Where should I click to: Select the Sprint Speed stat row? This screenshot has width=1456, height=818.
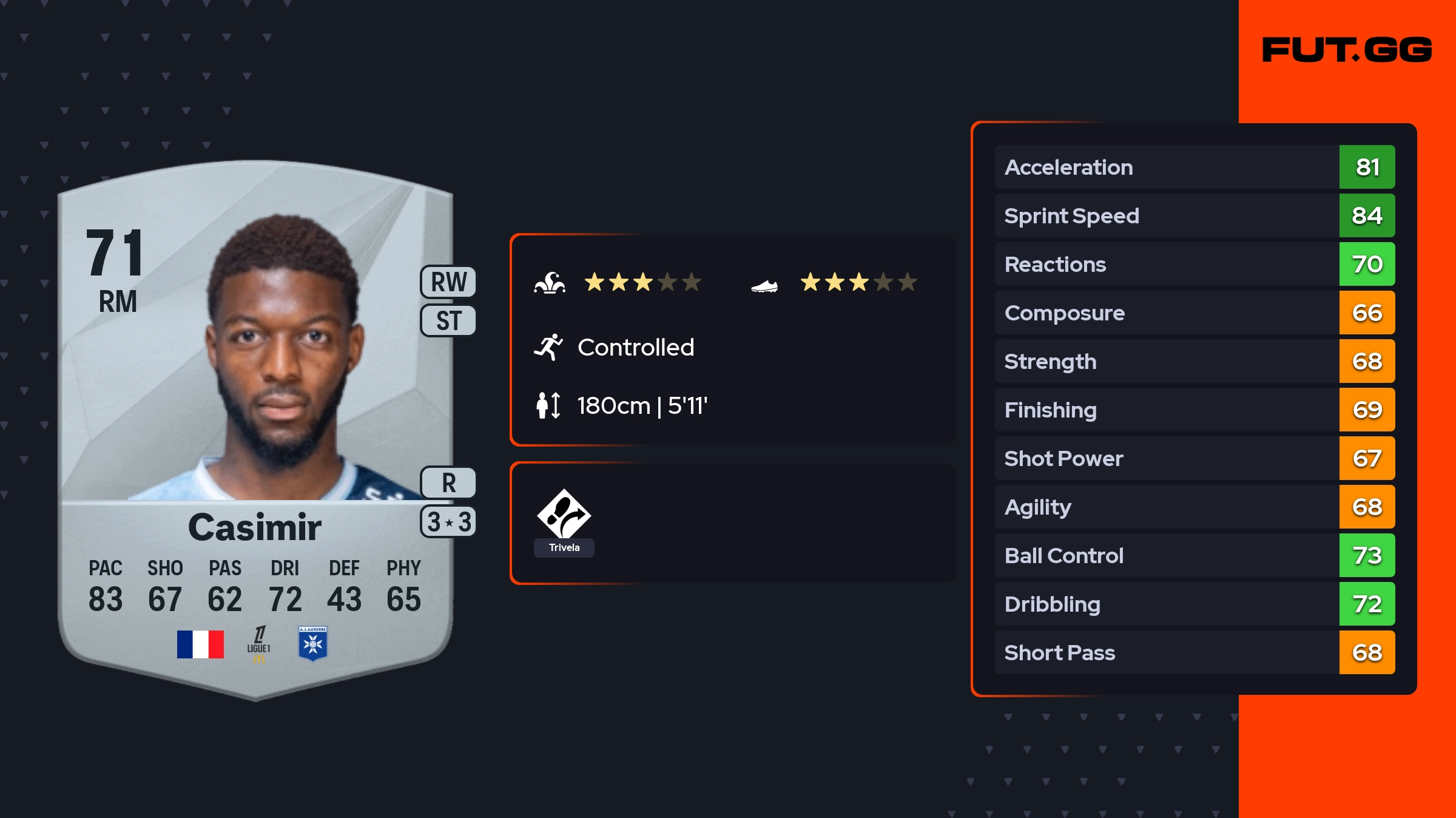[x=1194, y=215]
